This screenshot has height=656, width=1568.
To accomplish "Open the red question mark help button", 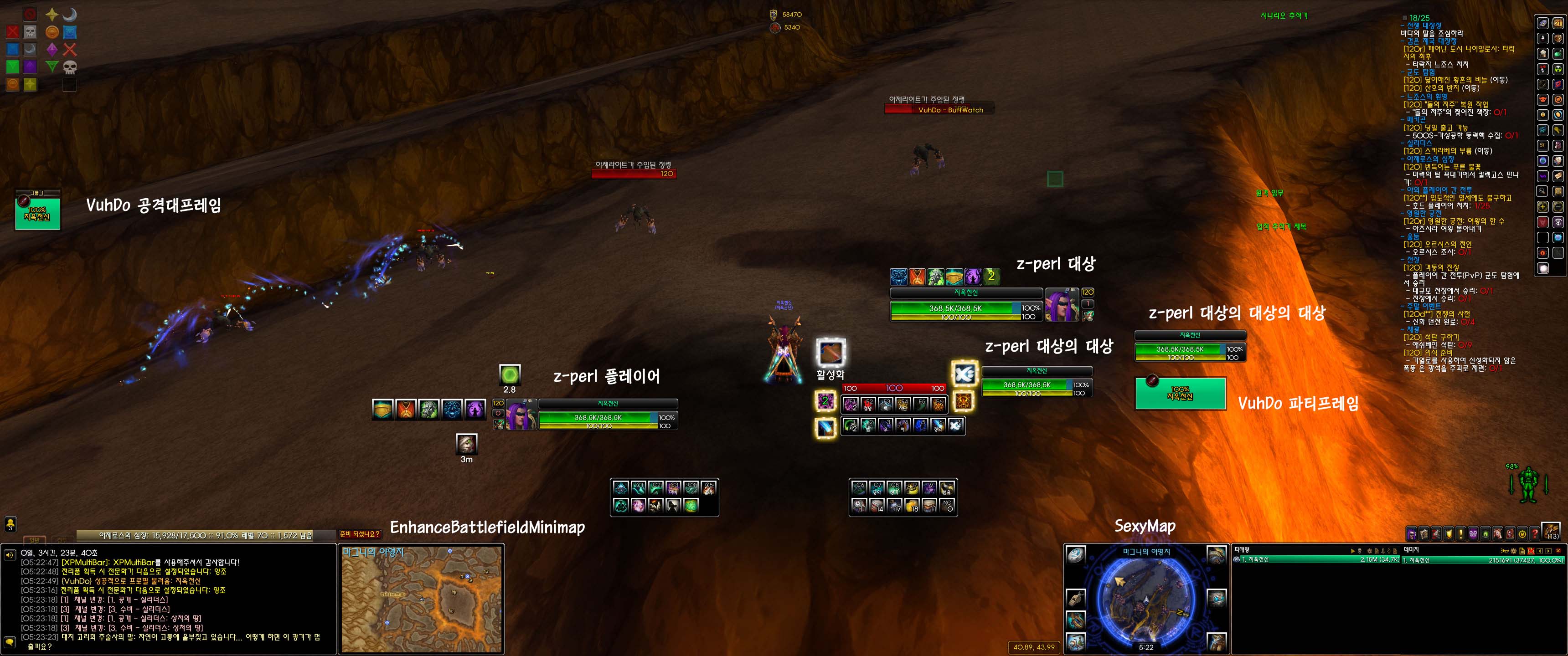I will (x=1535, y=534).
